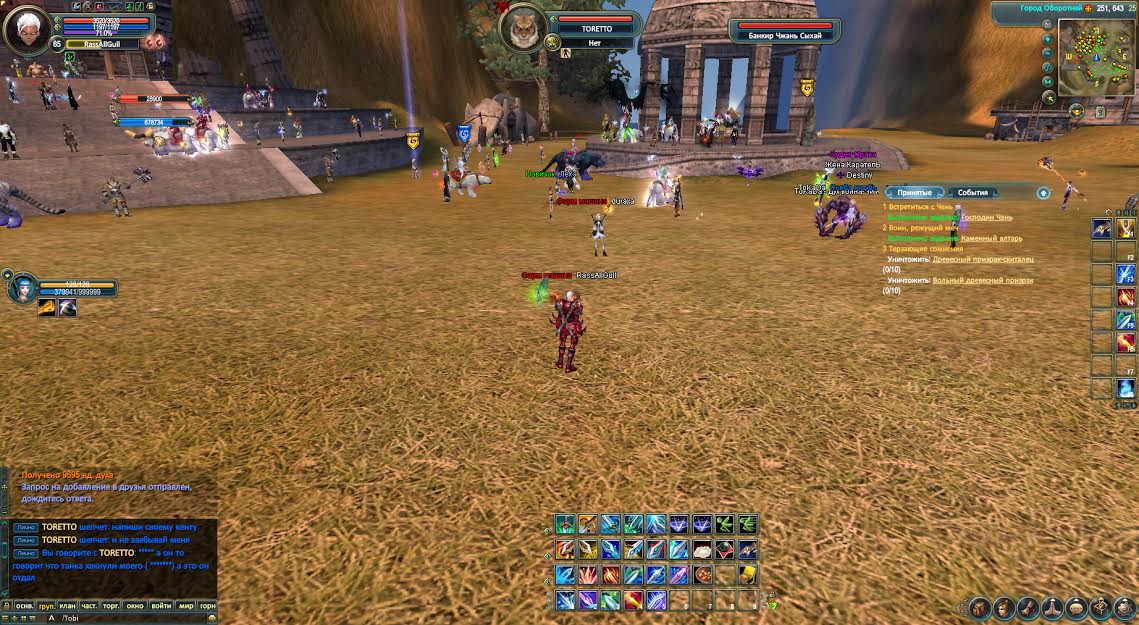Open the "торг." trade chat tab

(112, 605)
